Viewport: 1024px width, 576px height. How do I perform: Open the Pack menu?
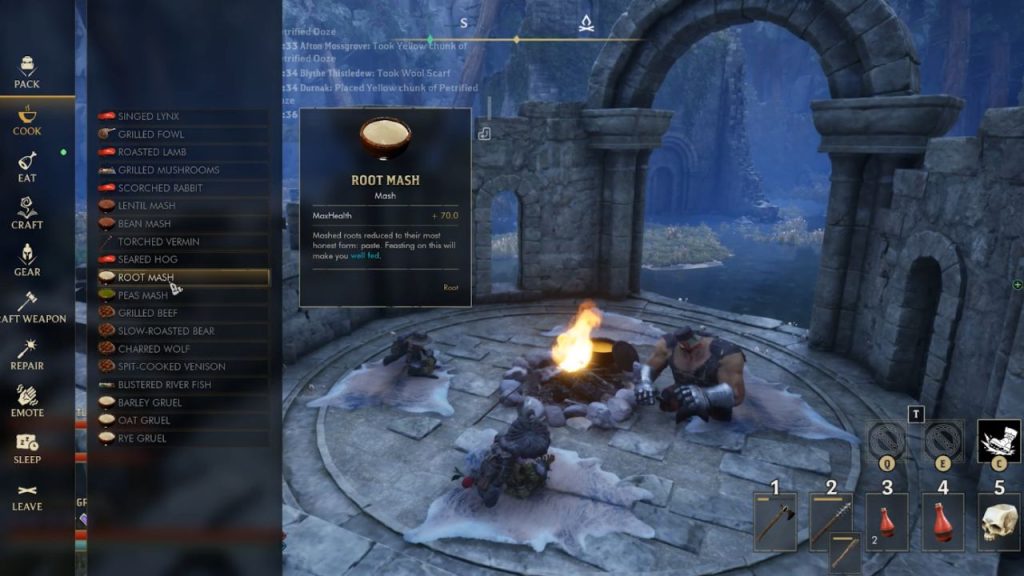pos(27,72)
